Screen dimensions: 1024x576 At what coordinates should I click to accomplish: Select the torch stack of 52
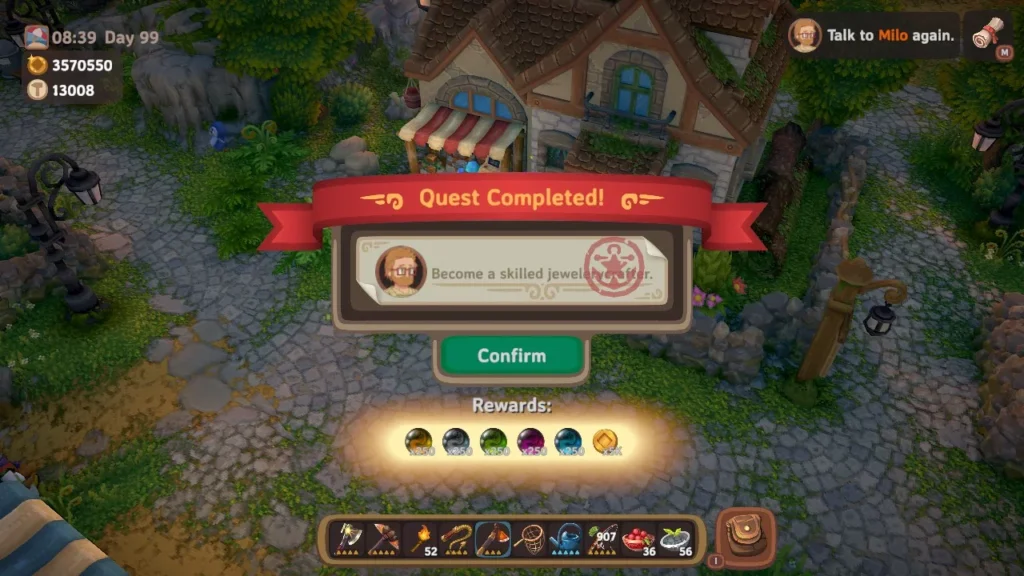420,538
